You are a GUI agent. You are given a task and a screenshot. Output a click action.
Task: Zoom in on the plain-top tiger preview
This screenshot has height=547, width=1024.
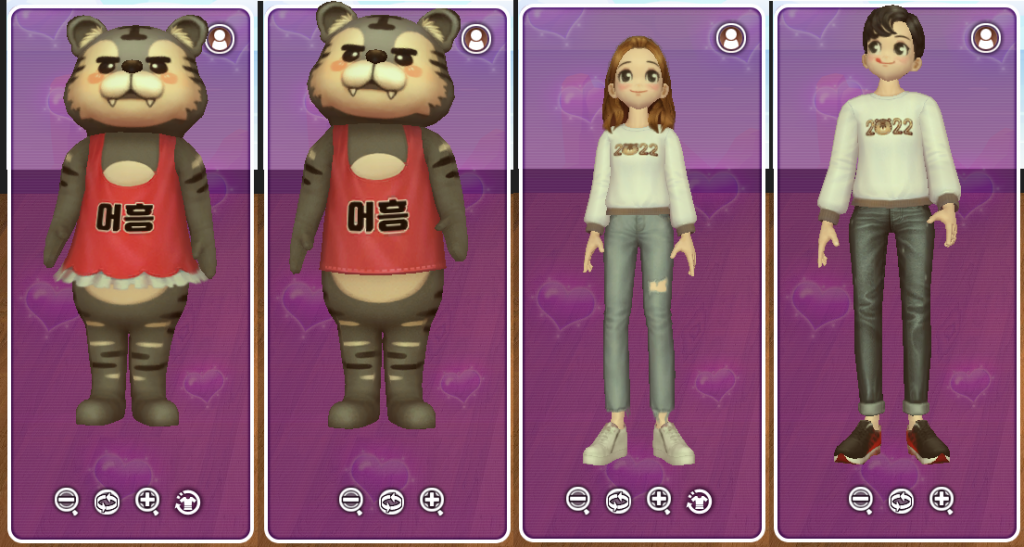[432, 499]
